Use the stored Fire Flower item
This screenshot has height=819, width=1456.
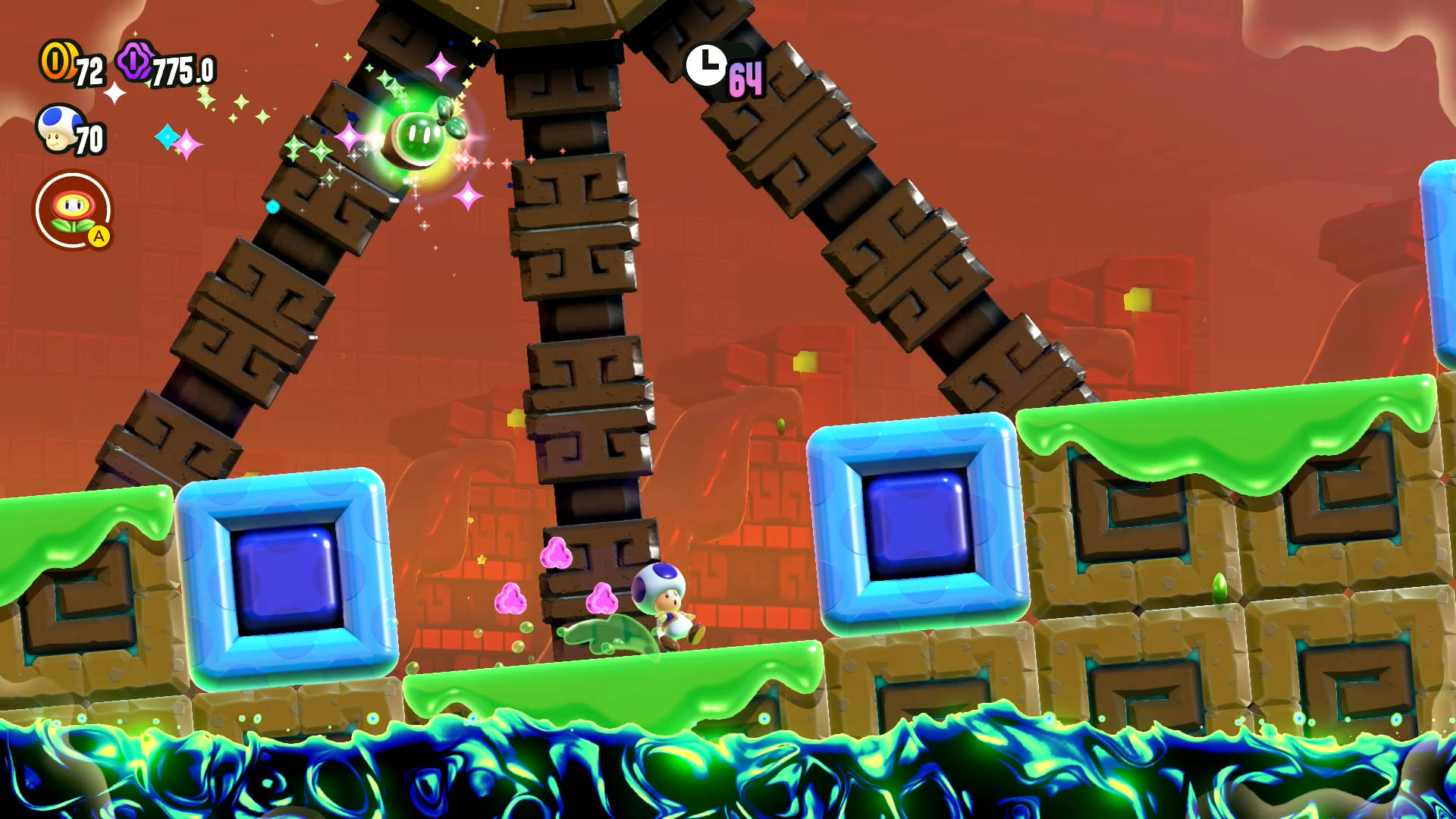coord(74,210)
